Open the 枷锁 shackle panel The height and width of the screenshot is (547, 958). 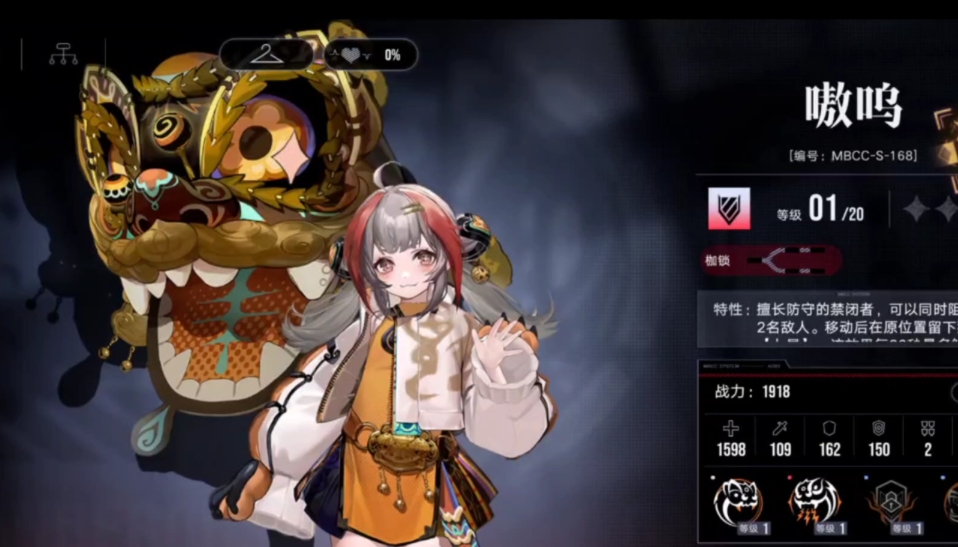pos(771,261)
